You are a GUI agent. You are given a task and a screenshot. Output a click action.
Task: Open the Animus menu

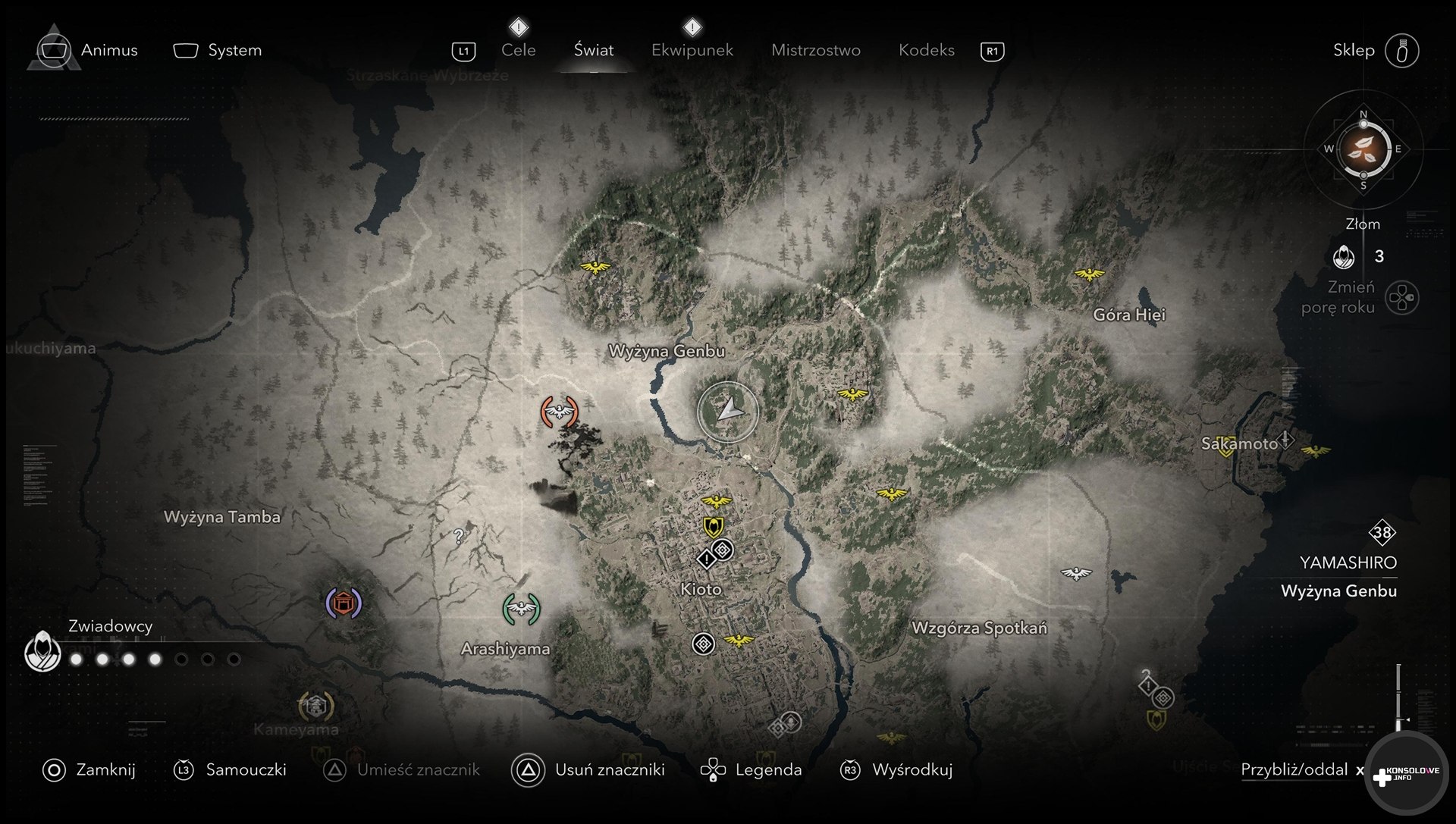[89, 50]
